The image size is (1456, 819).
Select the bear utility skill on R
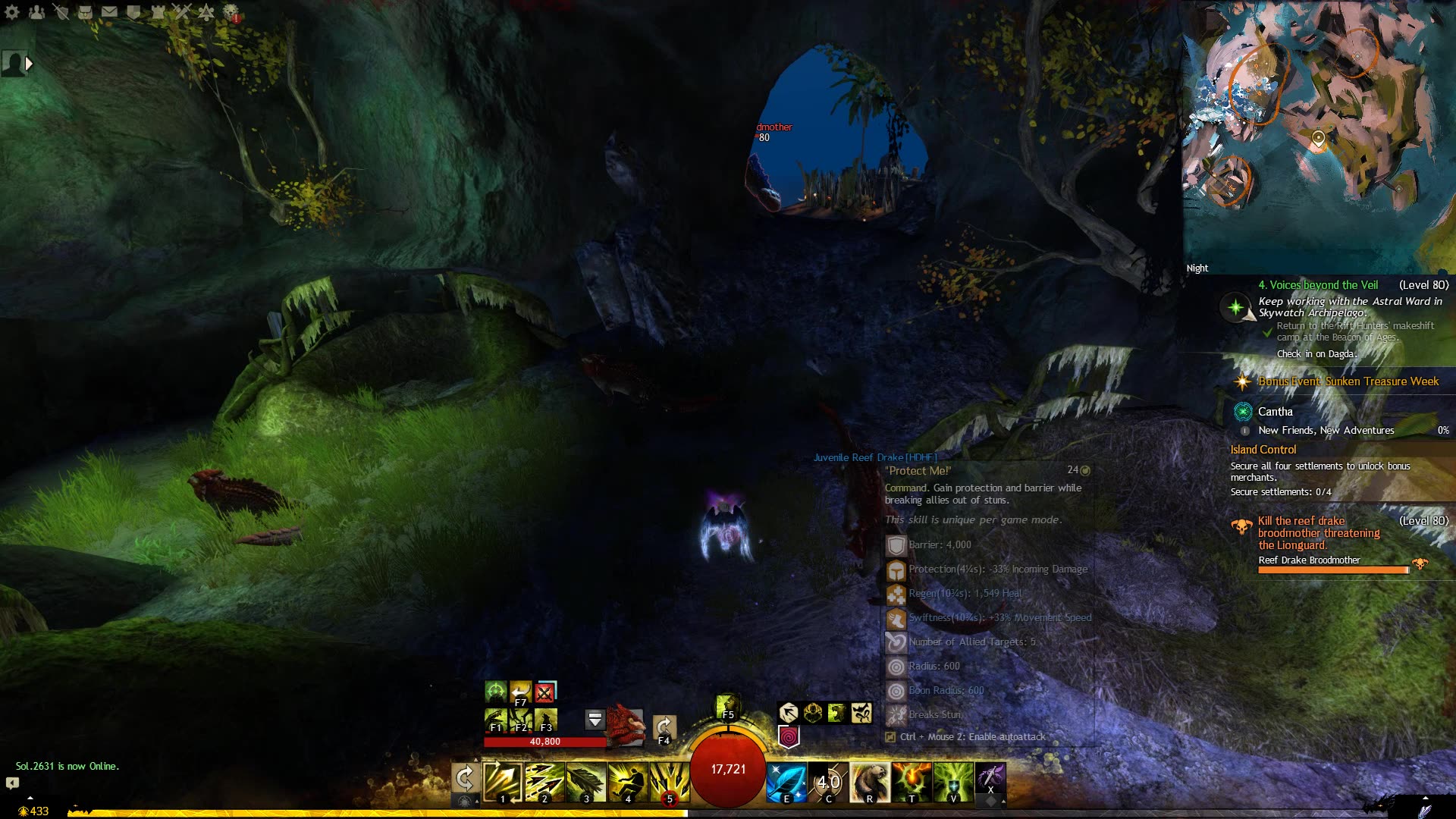871,781
